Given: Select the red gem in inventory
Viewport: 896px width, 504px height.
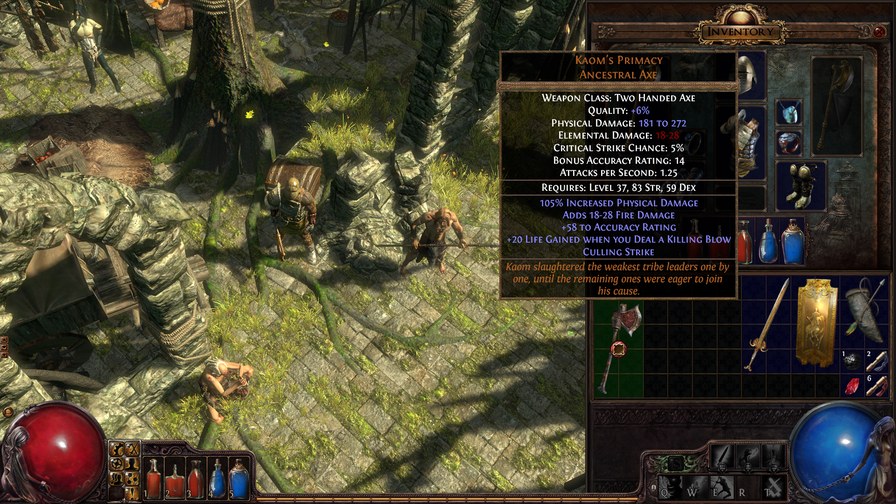Looking at the screenshot, I should tap(852, 386).
